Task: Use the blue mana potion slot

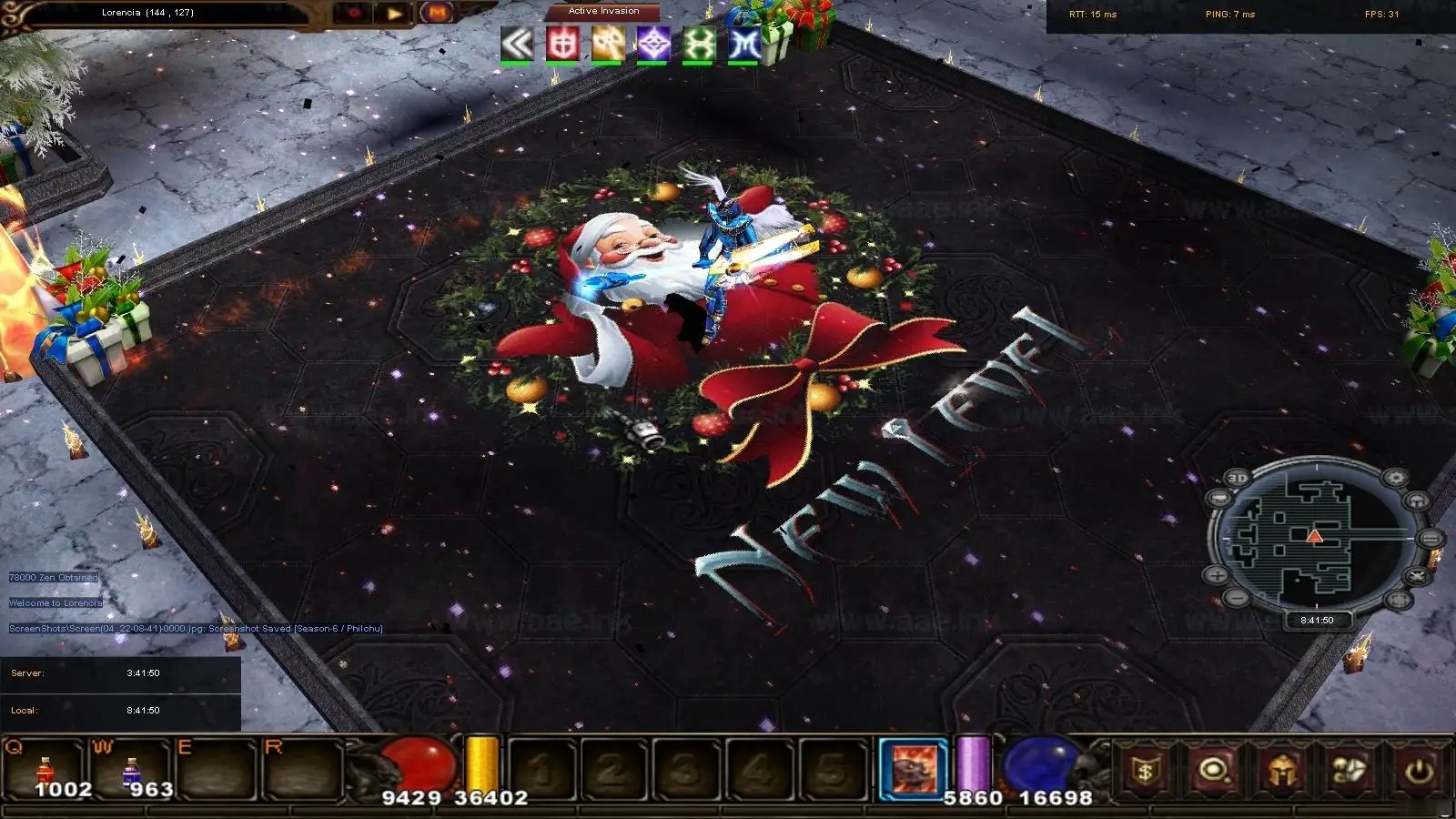Action: 132,770
